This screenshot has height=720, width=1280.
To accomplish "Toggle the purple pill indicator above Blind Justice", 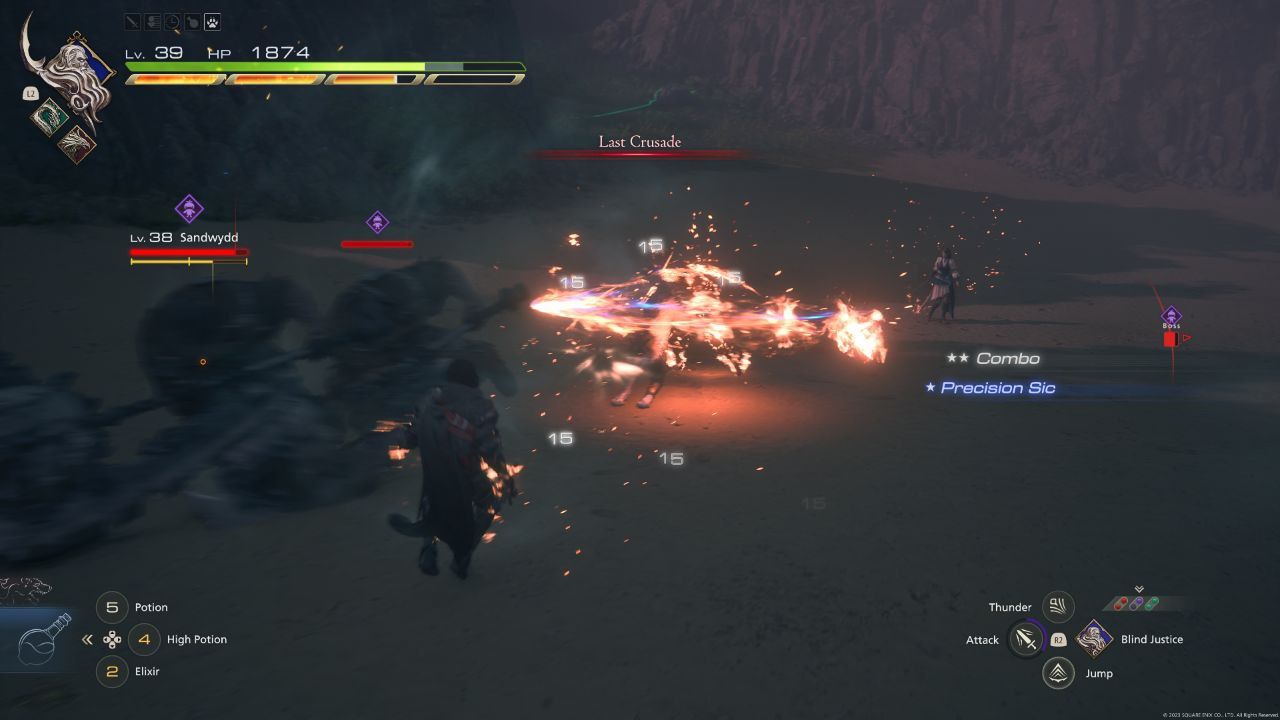I will 1135,603.
